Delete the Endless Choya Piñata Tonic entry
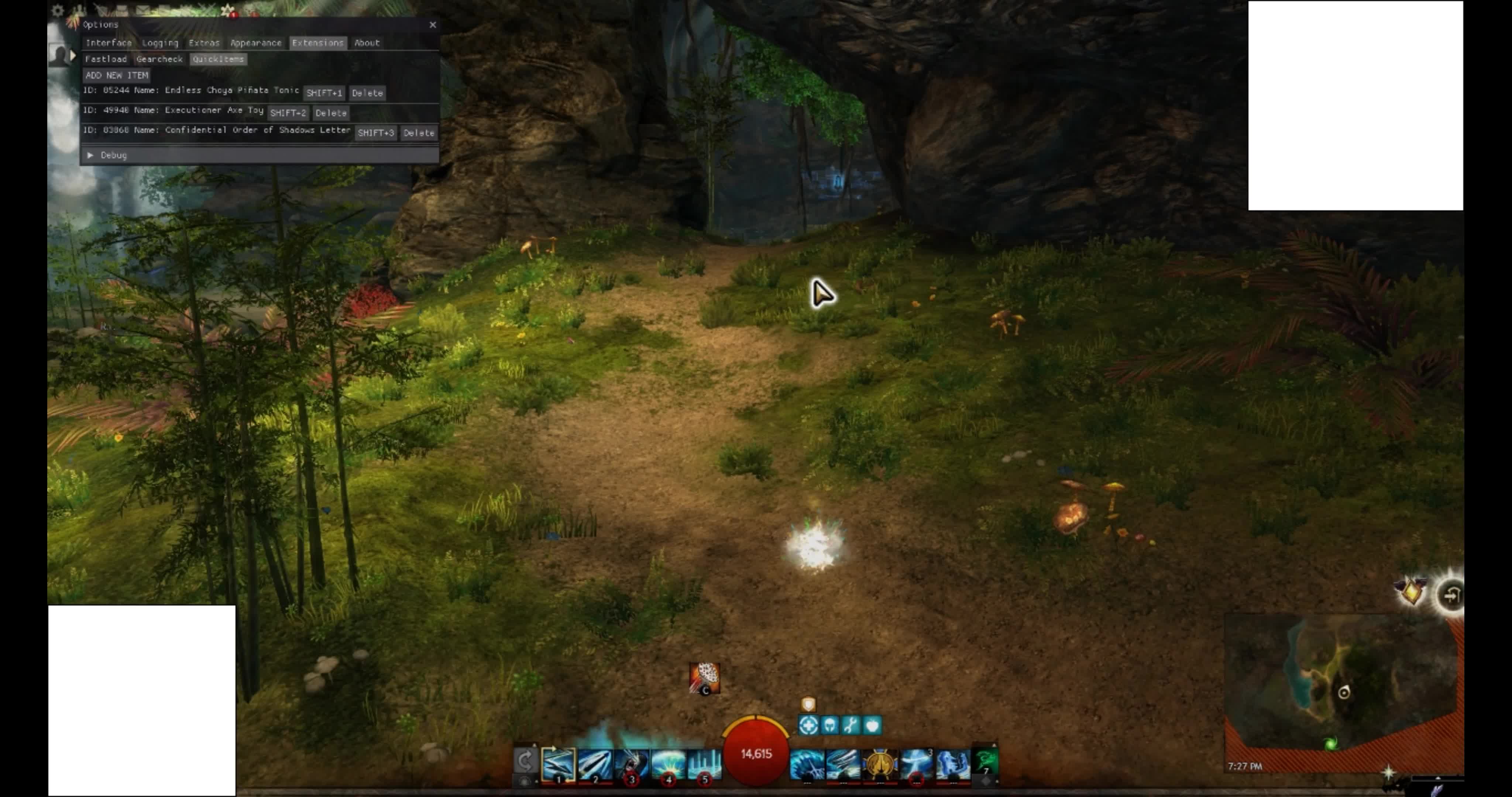 367,93
